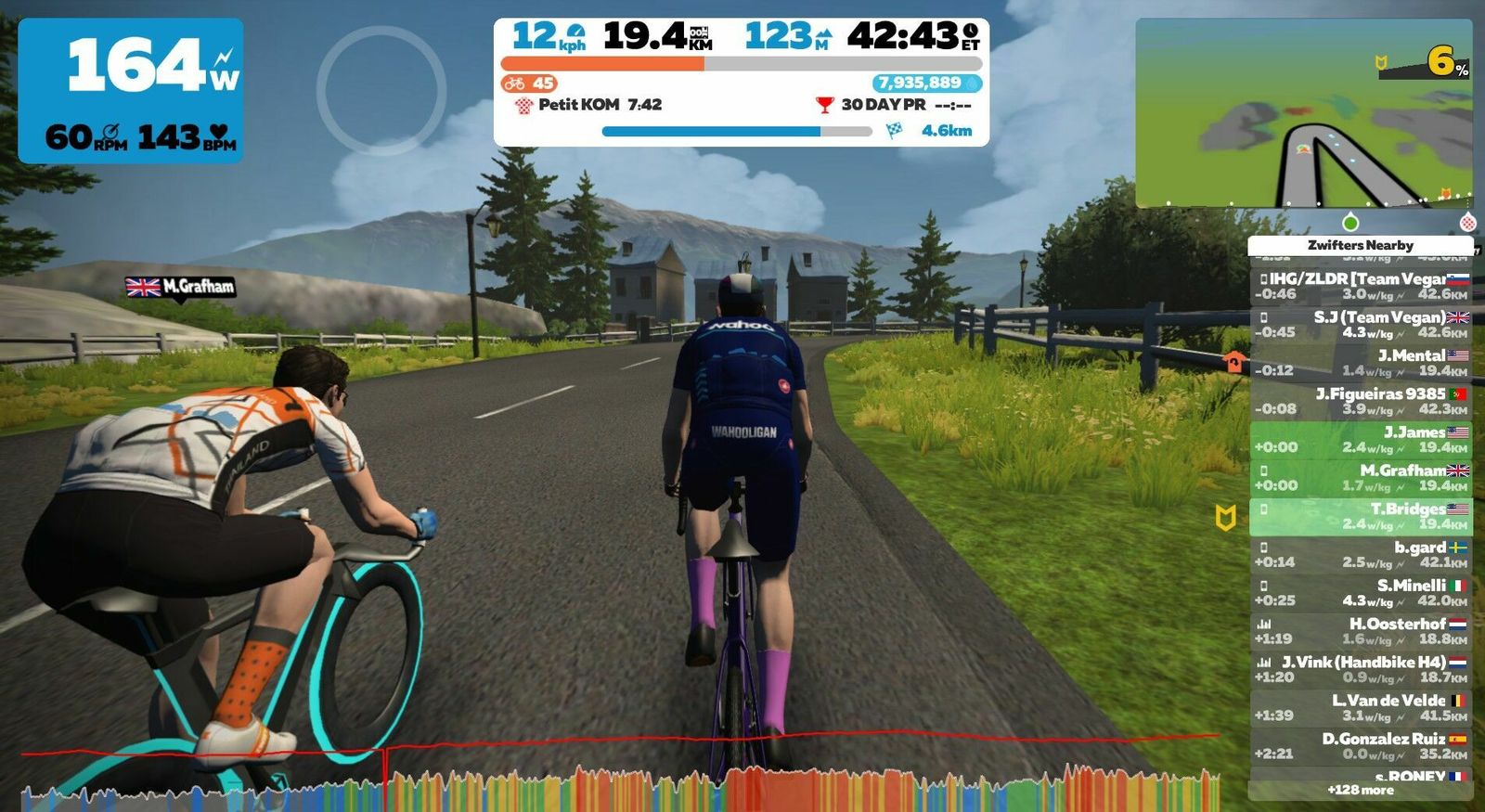
Task: Select L.Van de Velde in list
Action: (x=1361, y=707)
